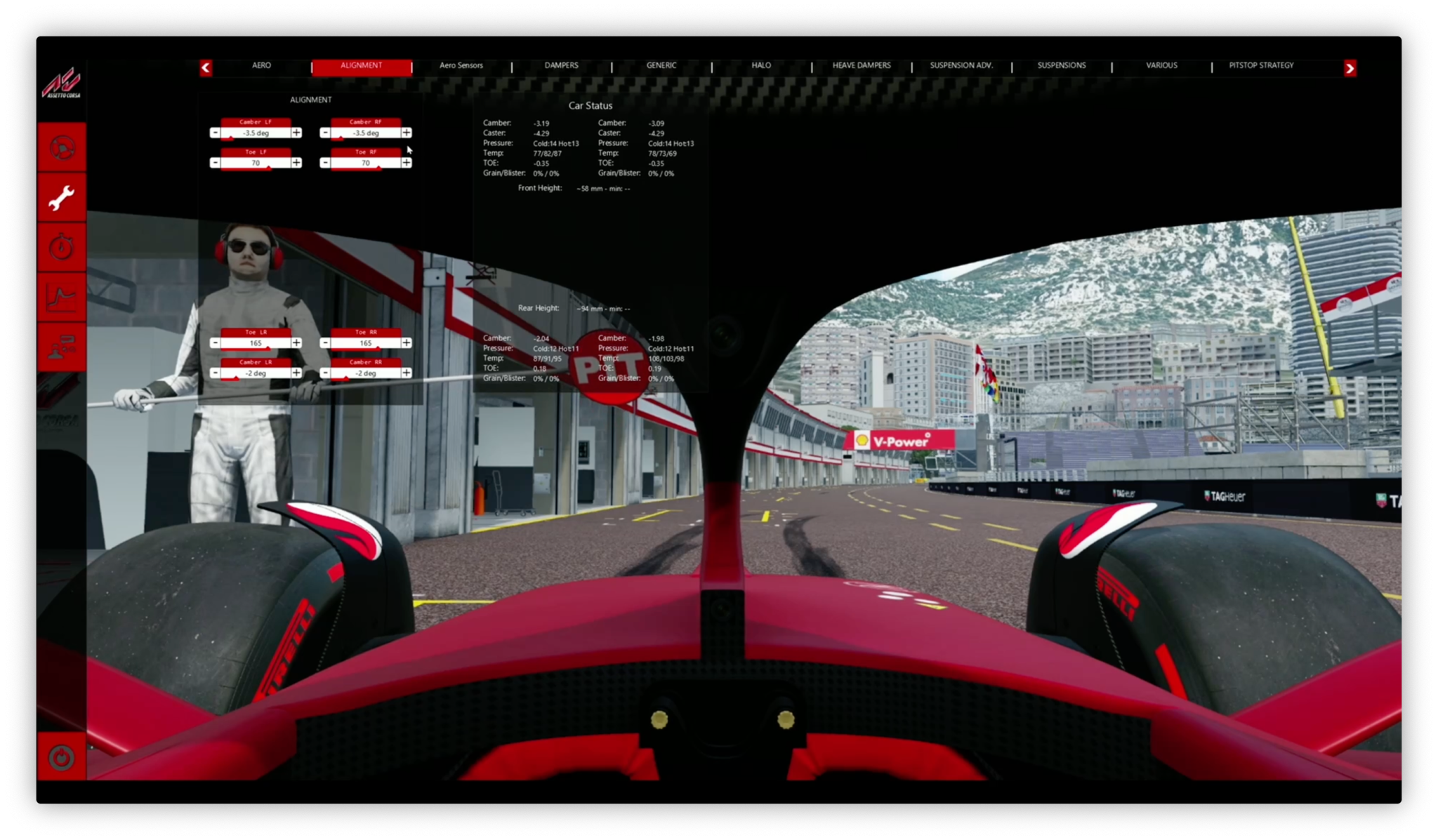Select the pit crew/driver icon in sidebar

pyautogui.click(x=62, y=345)
